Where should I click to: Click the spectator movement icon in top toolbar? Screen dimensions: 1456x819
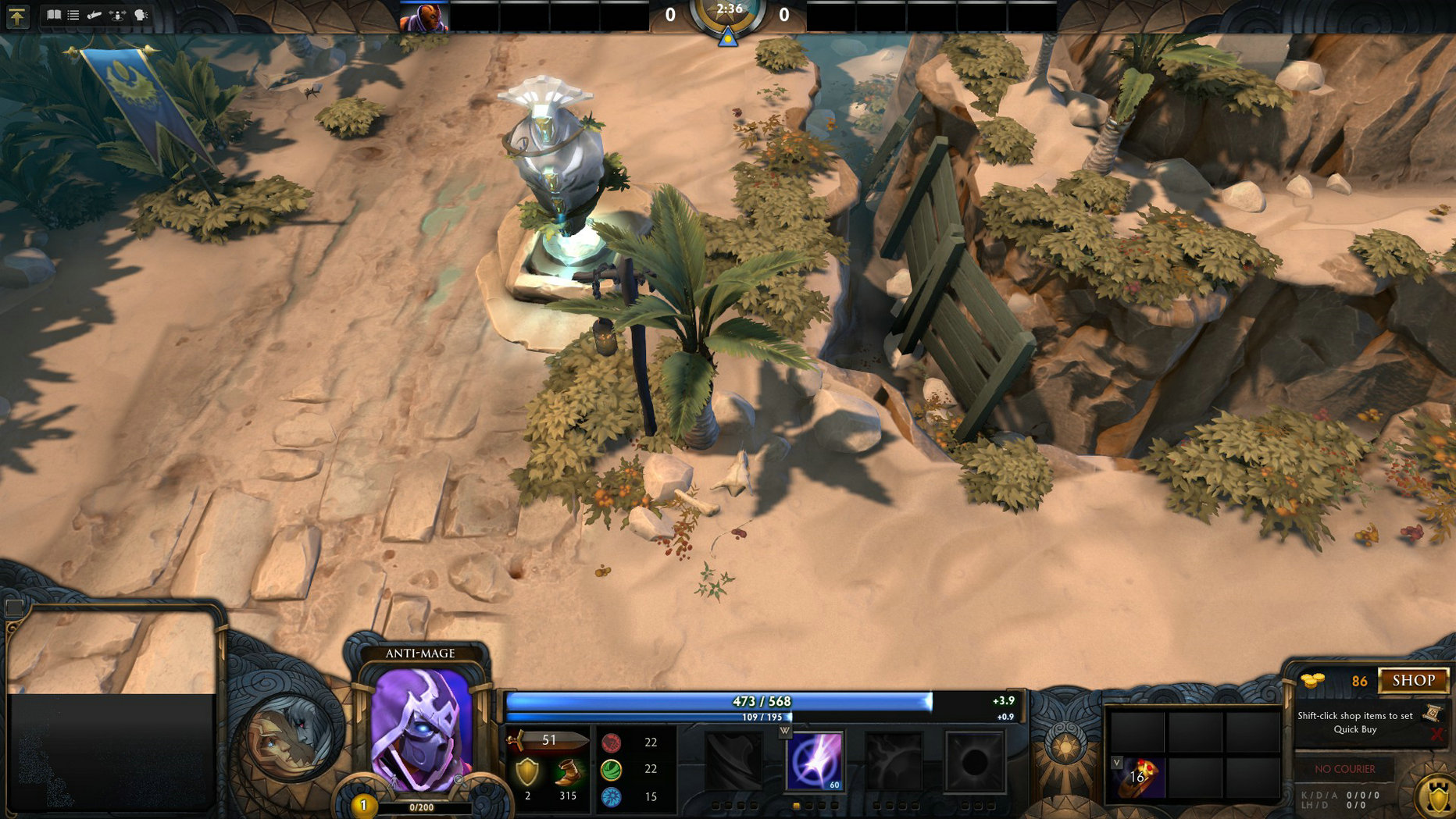click(117, 15)
